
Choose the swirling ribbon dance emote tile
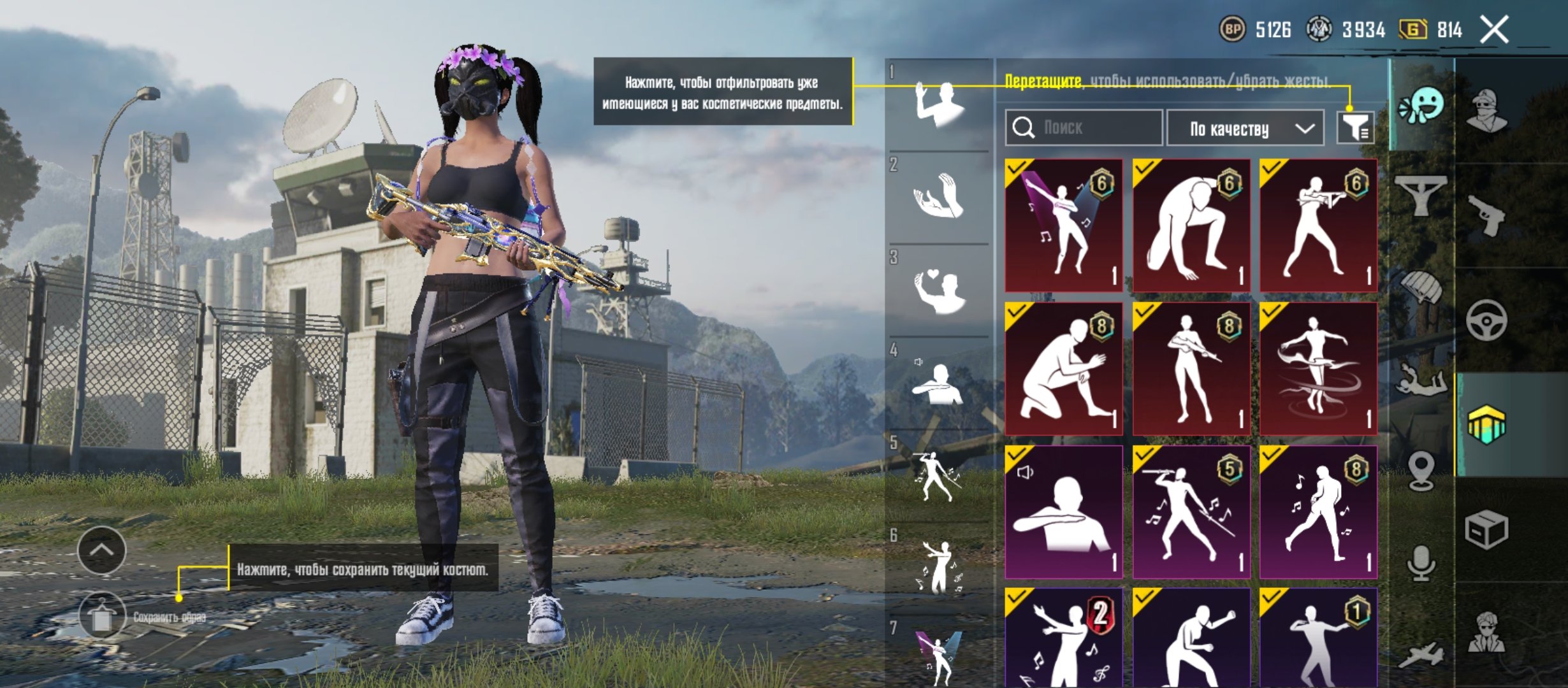point(1318,369)
